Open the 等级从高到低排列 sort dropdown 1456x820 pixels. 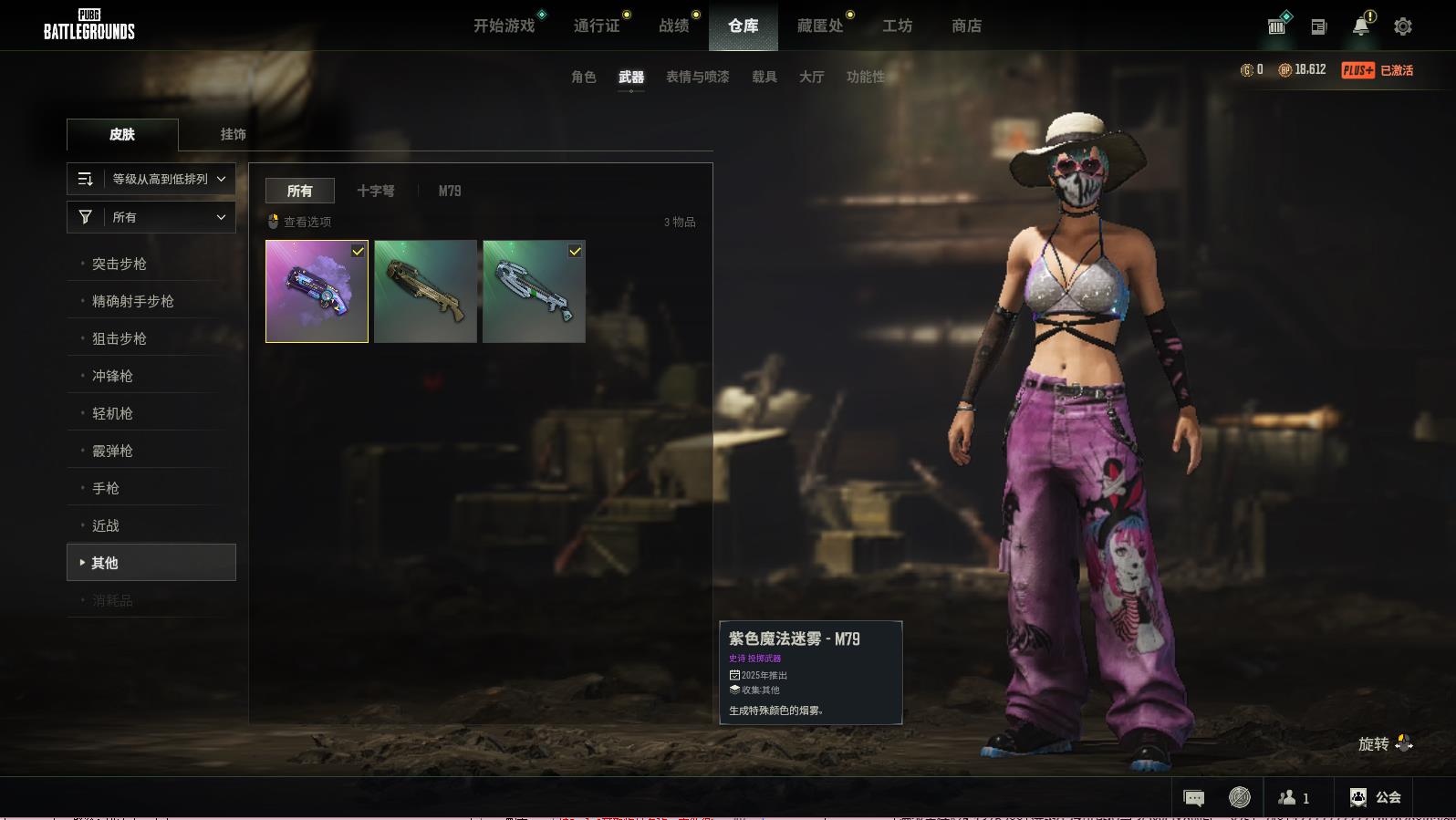(x=151, y=179)
